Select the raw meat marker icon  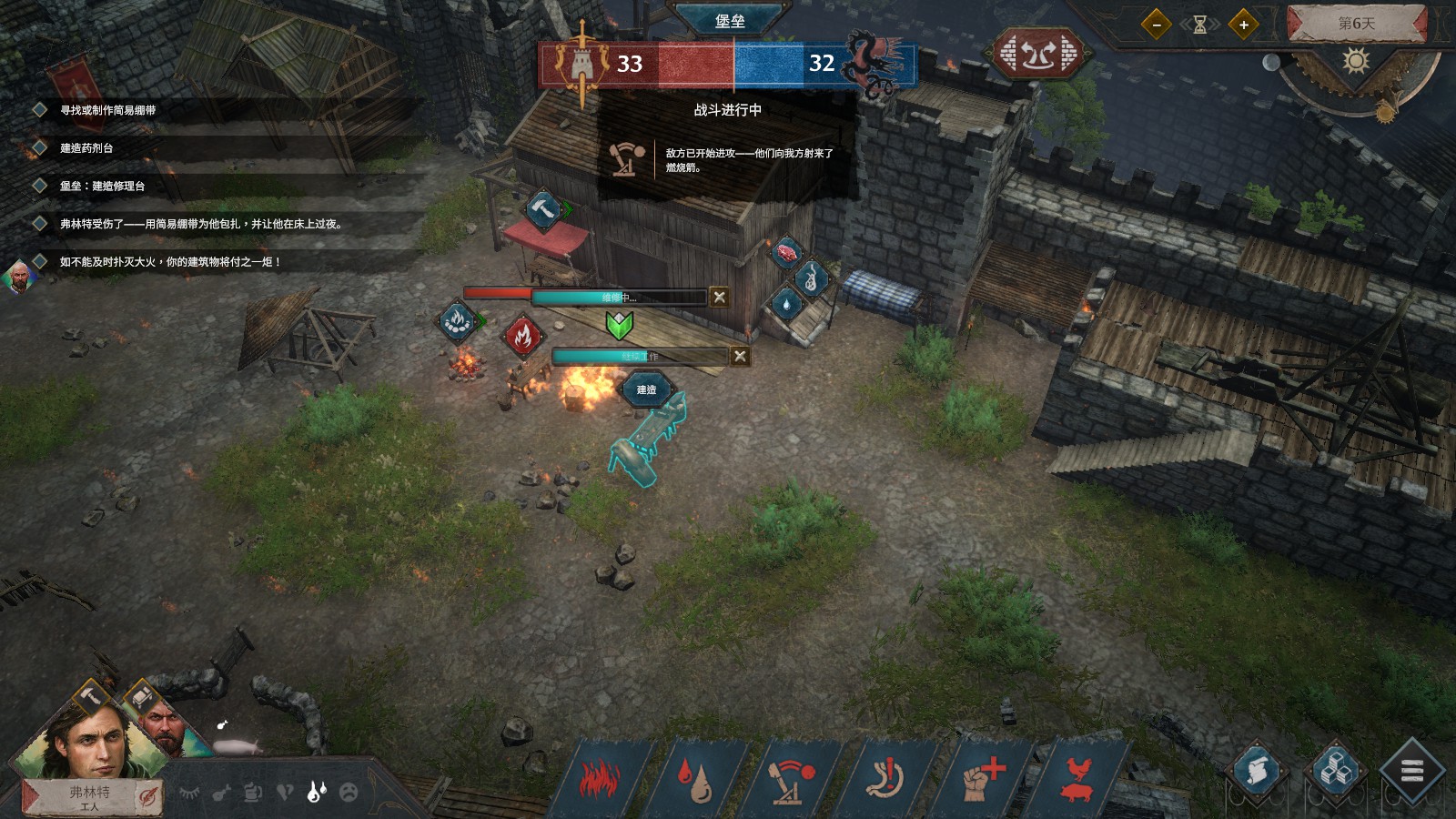point(785,252)
